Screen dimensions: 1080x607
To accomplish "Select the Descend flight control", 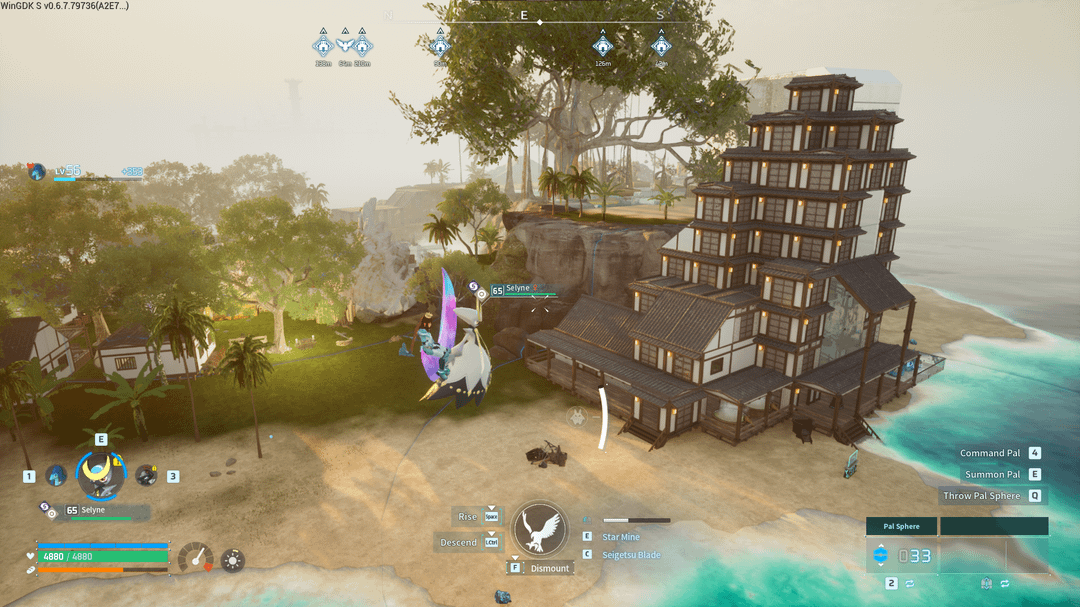I will 459,542.
